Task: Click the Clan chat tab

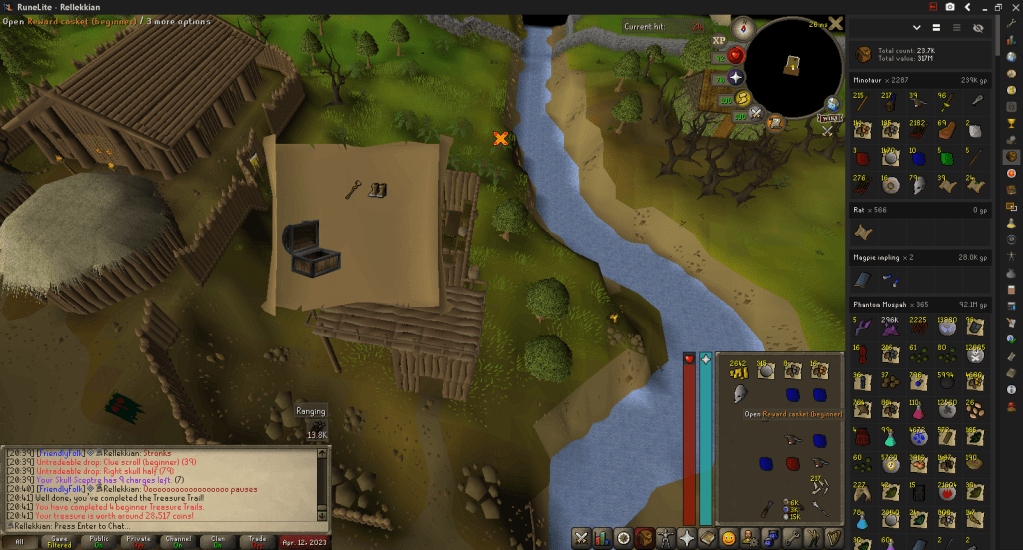Action: (x=218, y=541)
